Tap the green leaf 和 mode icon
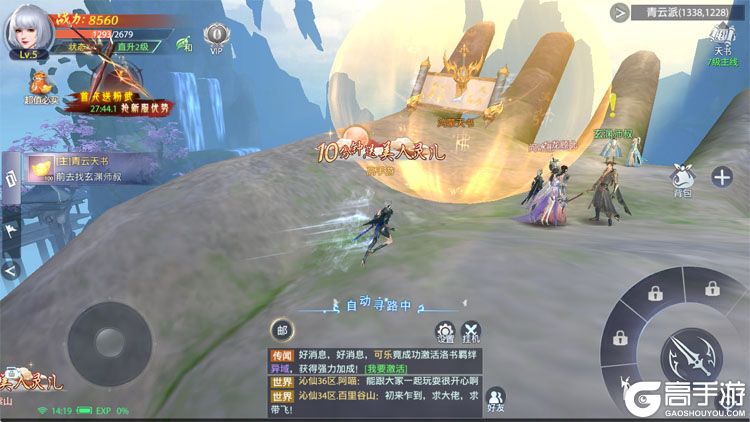This screenshot has height=422, width=750. tap(184, 45)
